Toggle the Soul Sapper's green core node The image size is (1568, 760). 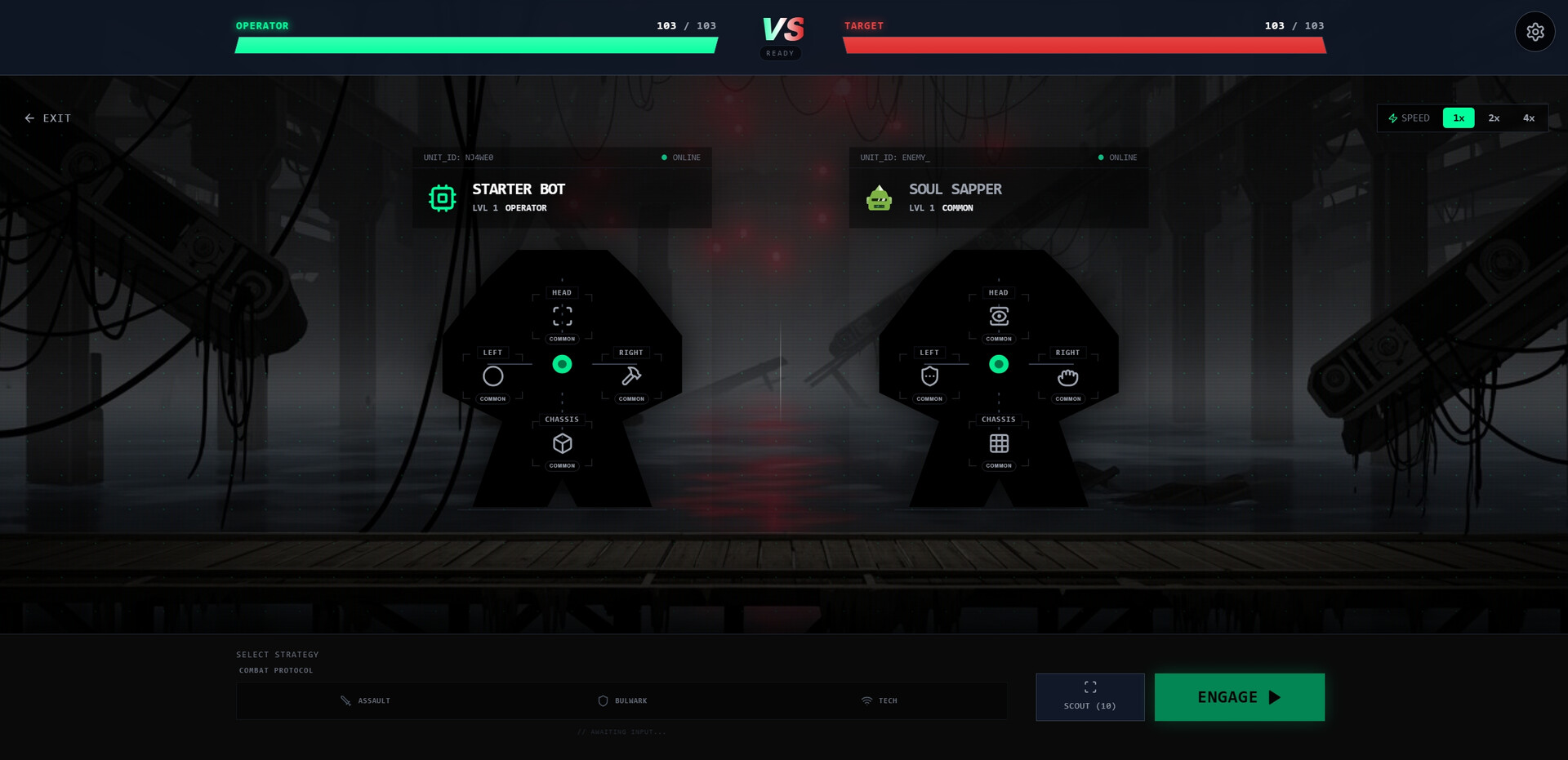pyautogui.click(x=999, y=365)
